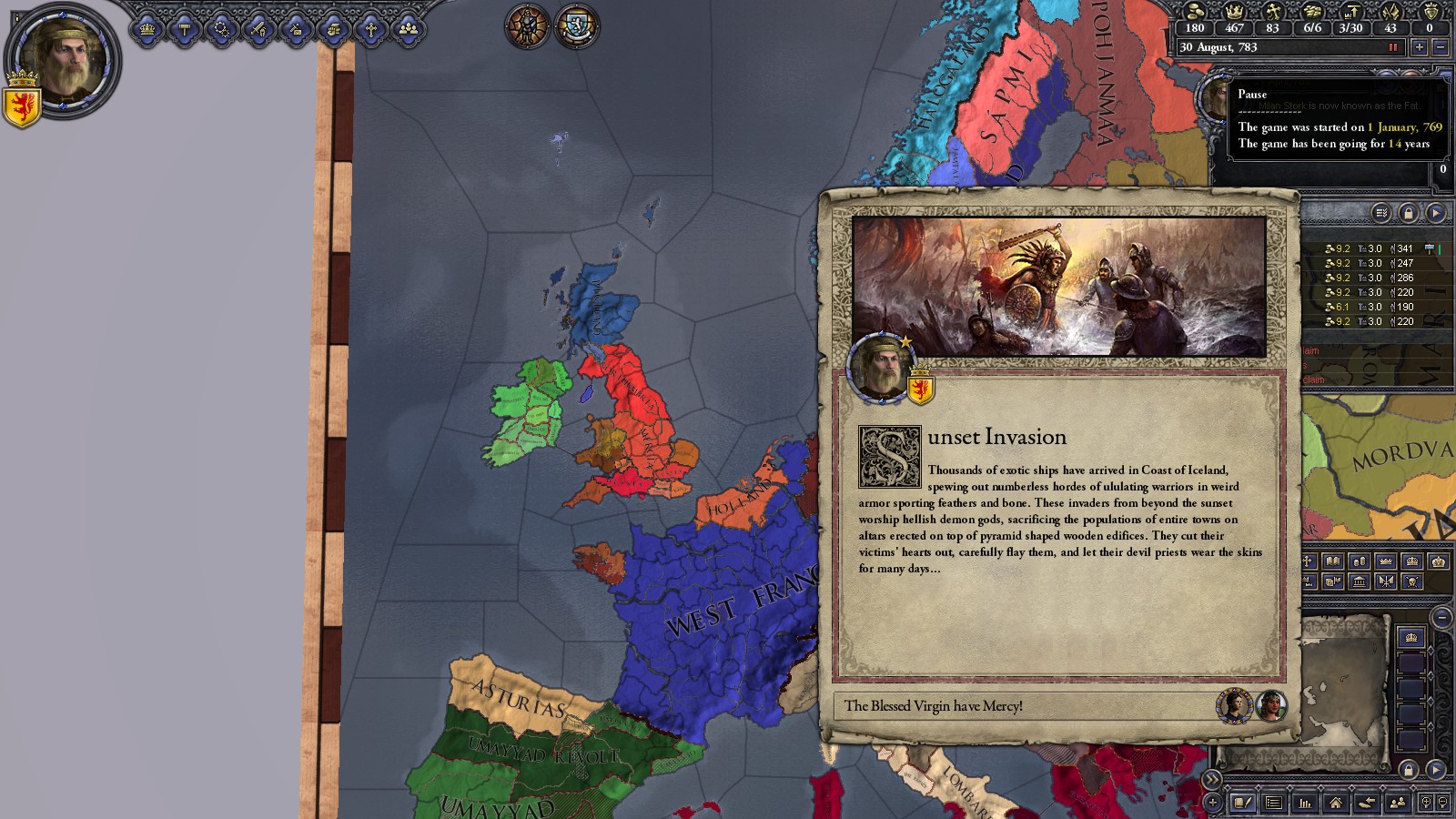Toggle pause on the date bar
1456x819 pixels.
point(1391,47)
